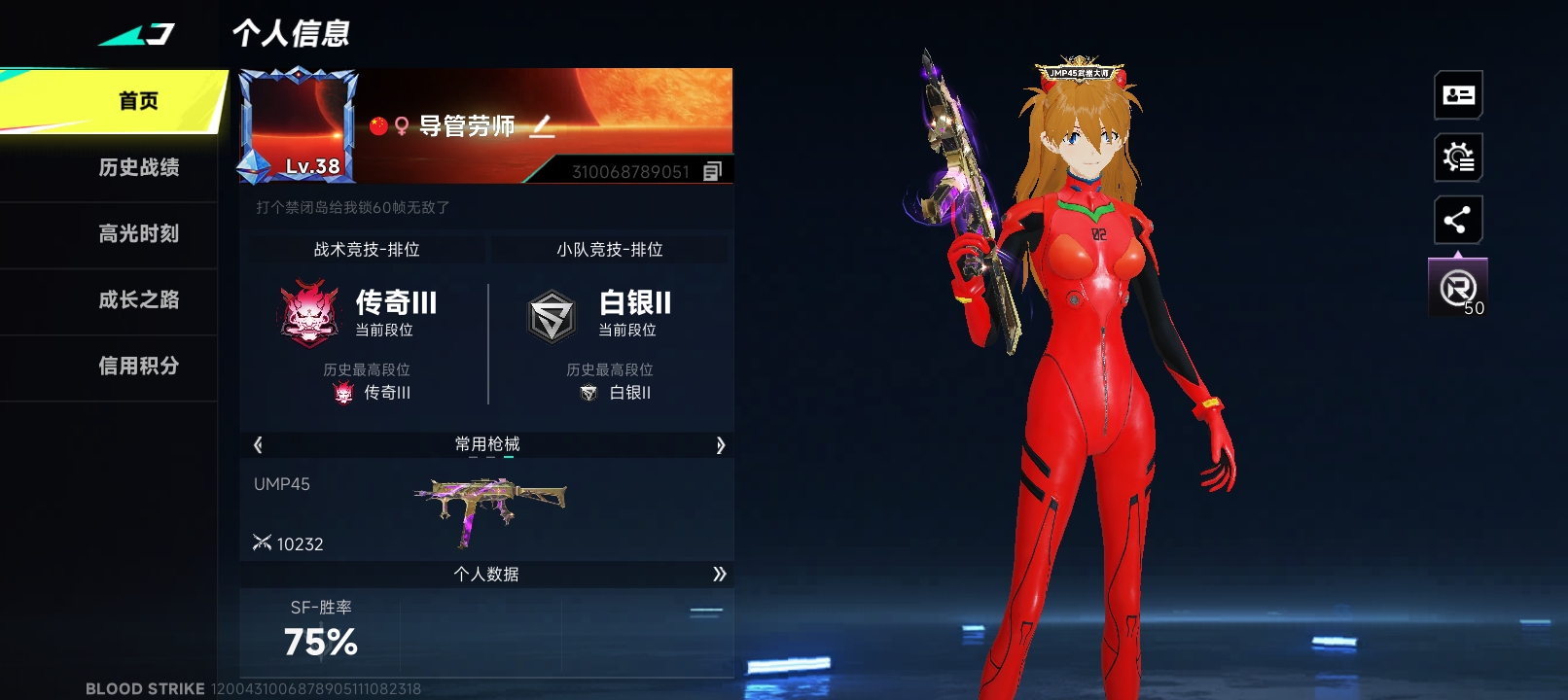Click the China flag icon next to the name
This screenshot has height=700, width=1568.
point(378,124)
